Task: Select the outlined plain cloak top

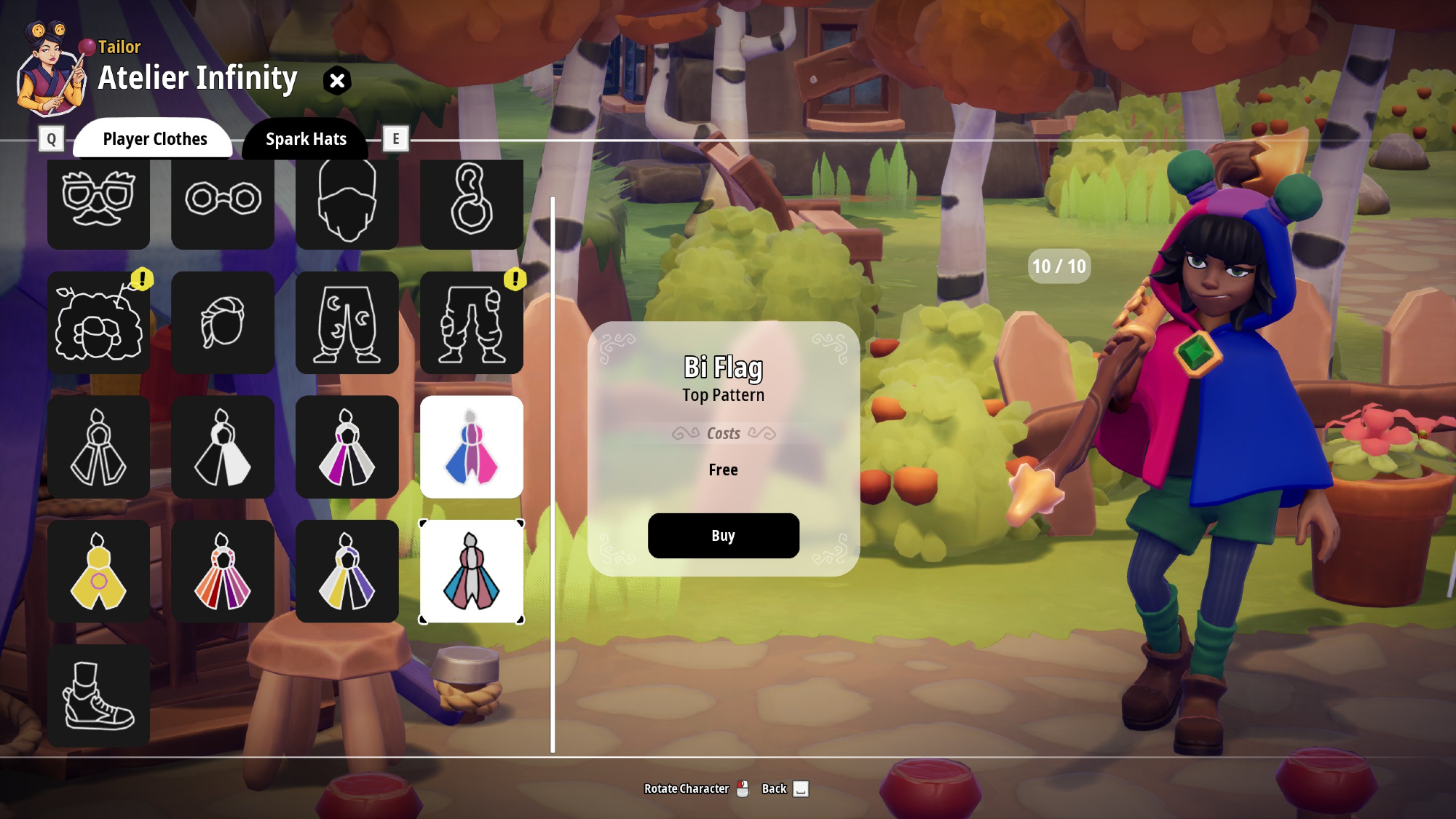Action: [x=98, y=447]
